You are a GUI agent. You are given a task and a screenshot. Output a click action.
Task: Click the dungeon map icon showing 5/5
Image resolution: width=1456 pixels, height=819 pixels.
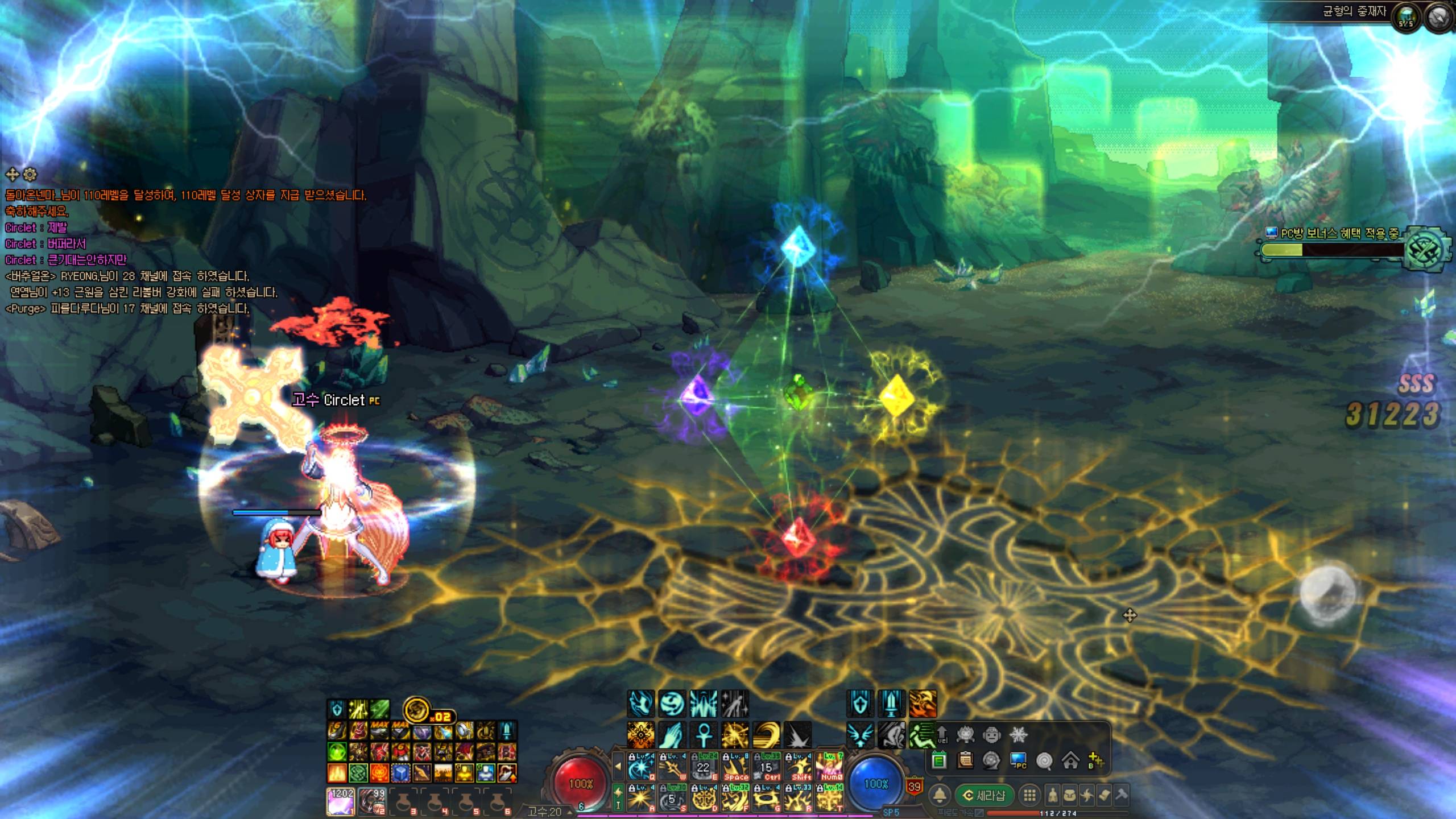(x=1406, y=18)
